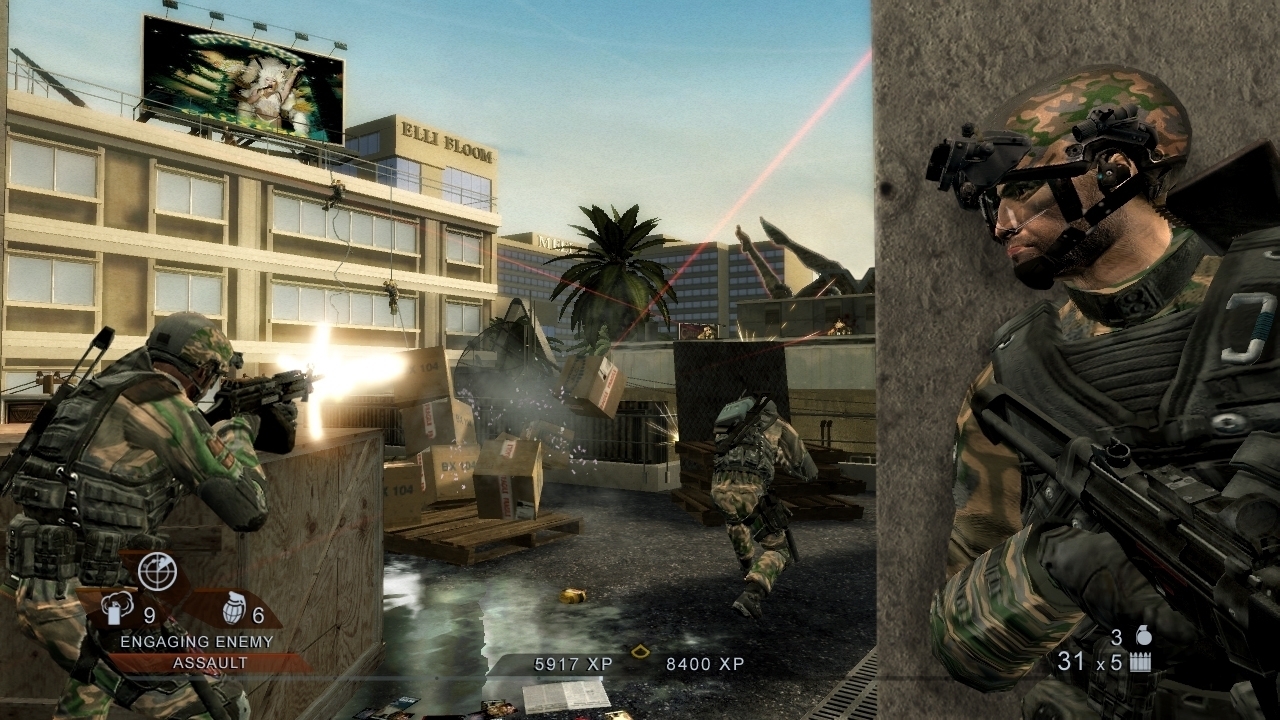Click the ammunition magazine icon near 31 x 5
The height and width of the screenshot is (720, 1280).
pyautogui.click(x=1141, y=660)
